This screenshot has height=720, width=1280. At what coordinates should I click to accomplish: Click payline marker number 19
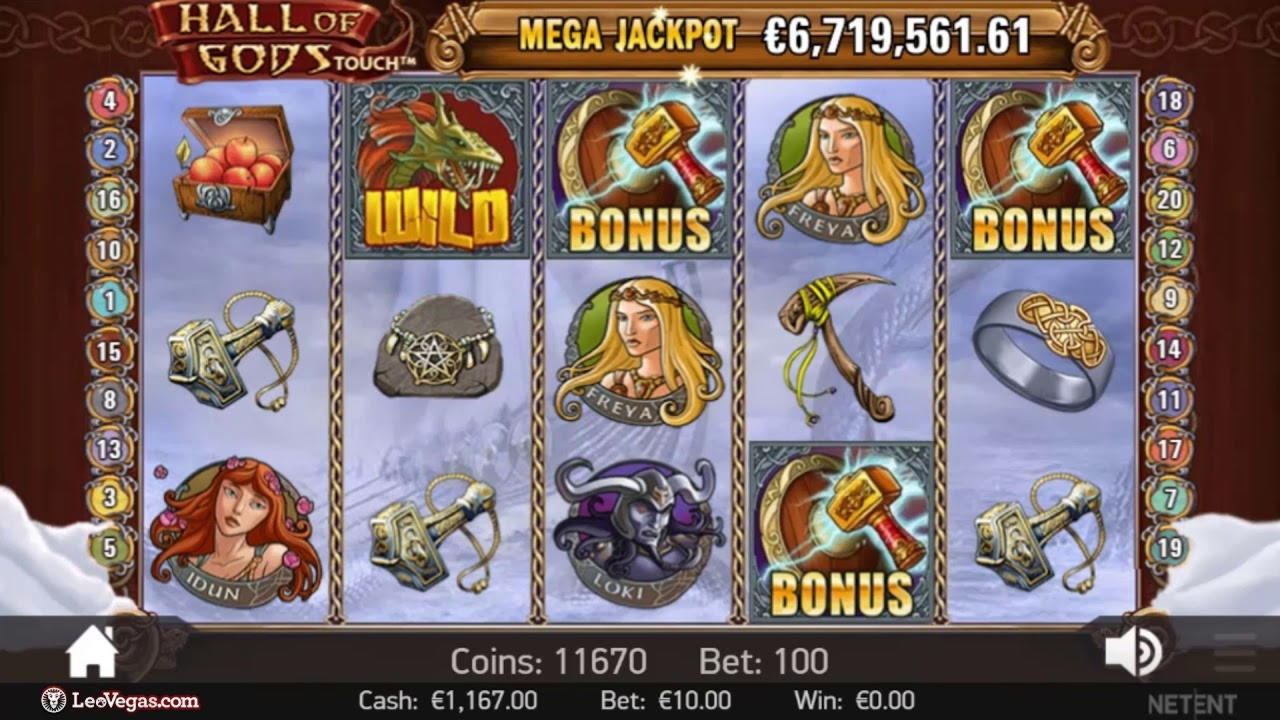(x=1169, y=548)
